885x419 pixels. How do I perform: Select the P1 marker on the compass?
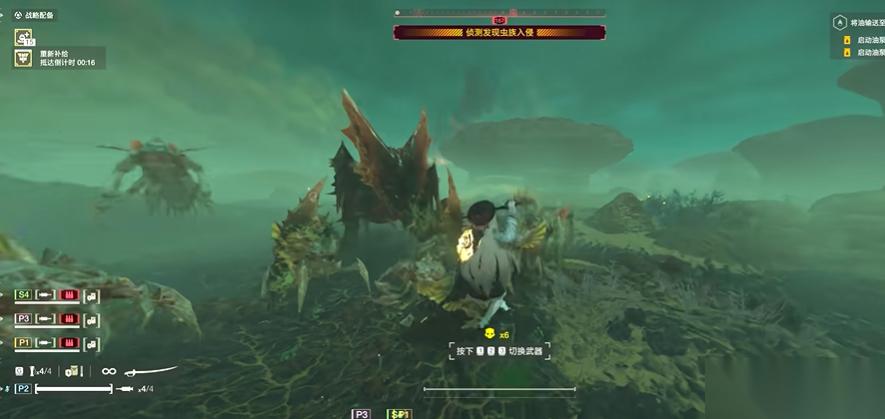coord(400,413)
